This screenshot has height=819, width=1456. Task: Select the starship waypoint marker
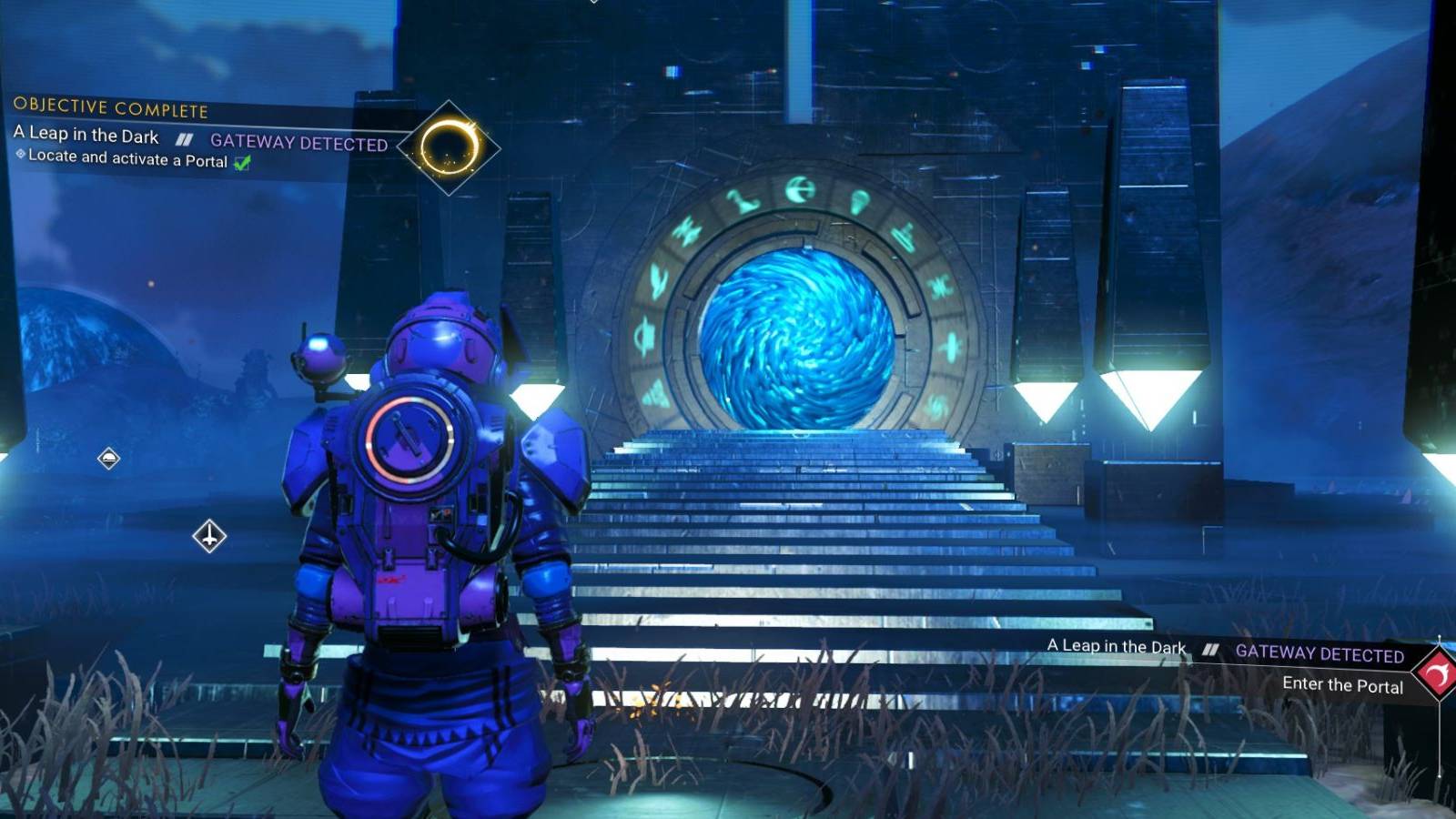click(209, 536)
